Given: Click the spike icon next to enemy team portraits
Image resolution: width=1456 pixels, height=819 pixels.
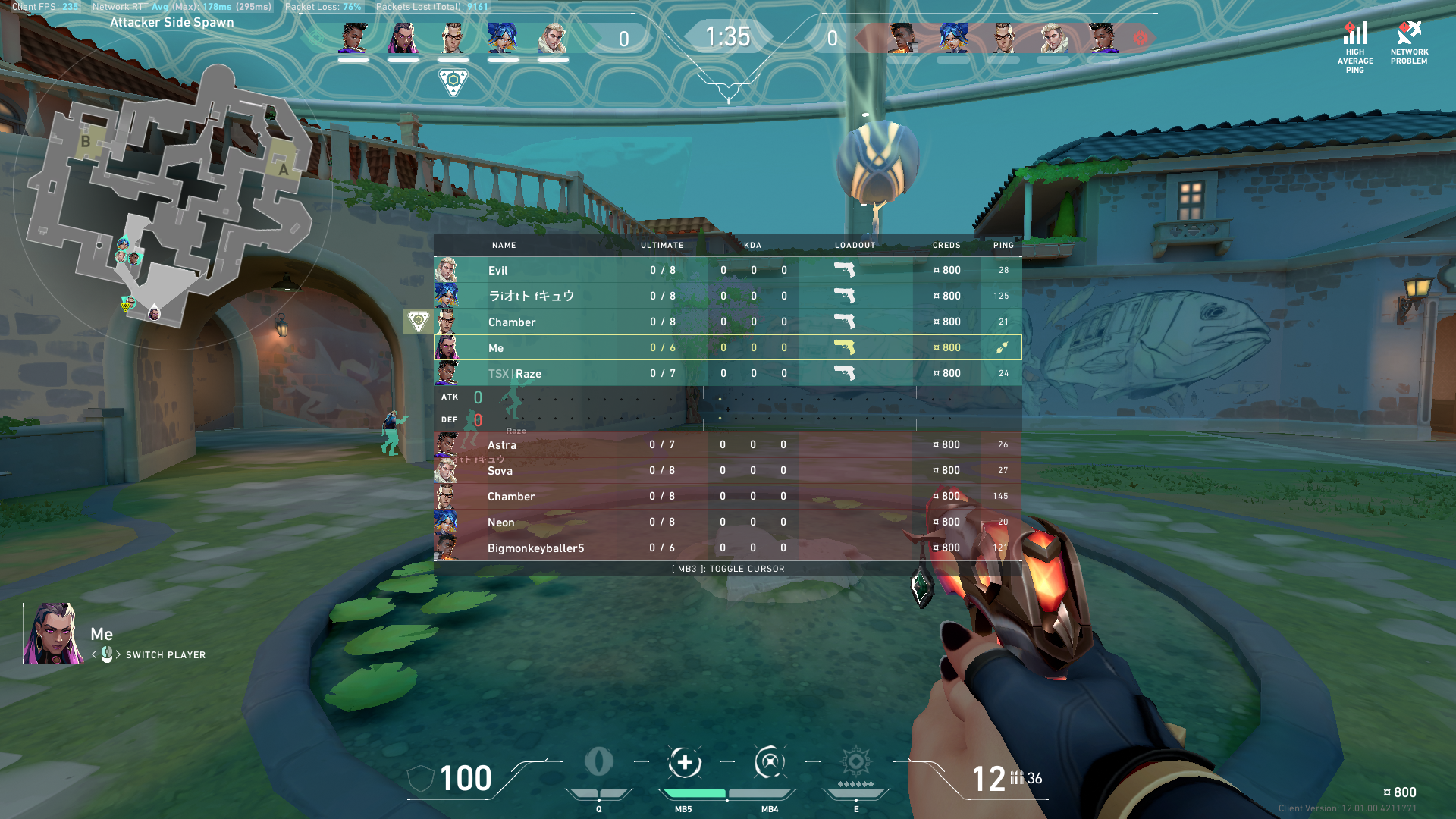Looking at the screenshot, I should pos(1141,36).
